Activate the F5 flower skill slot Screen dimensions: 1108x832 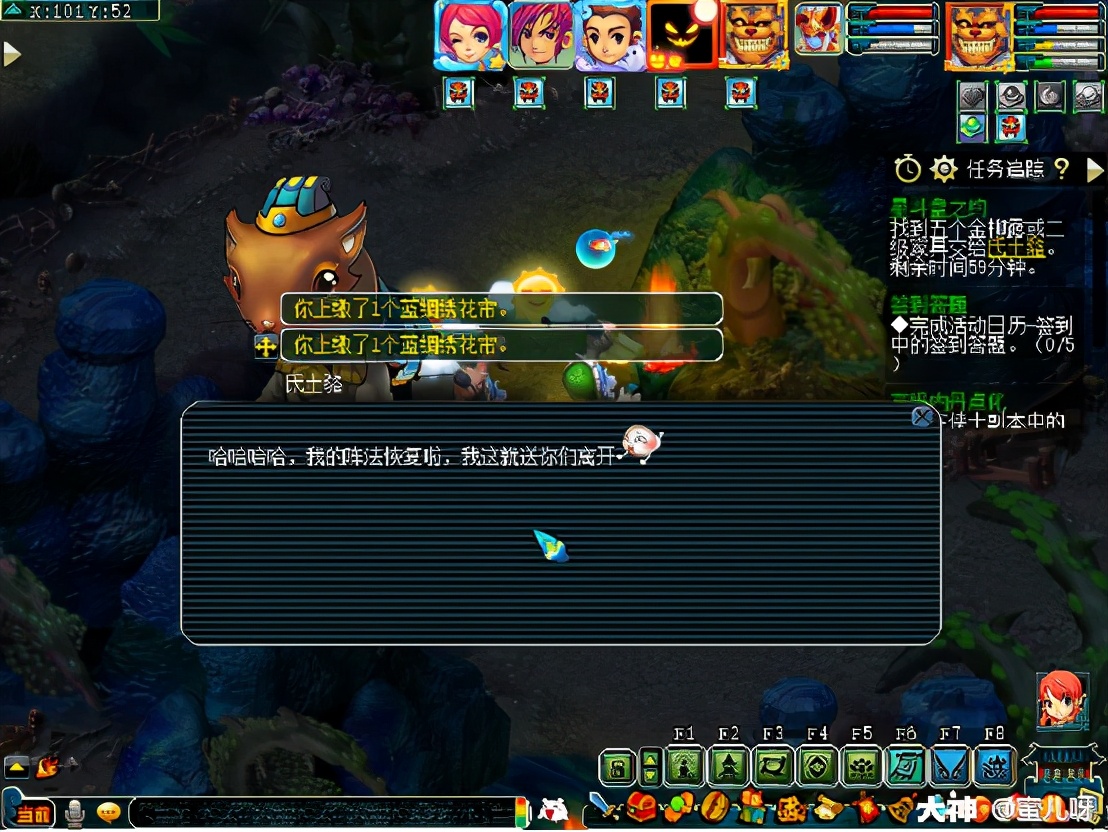coord(861,767)
